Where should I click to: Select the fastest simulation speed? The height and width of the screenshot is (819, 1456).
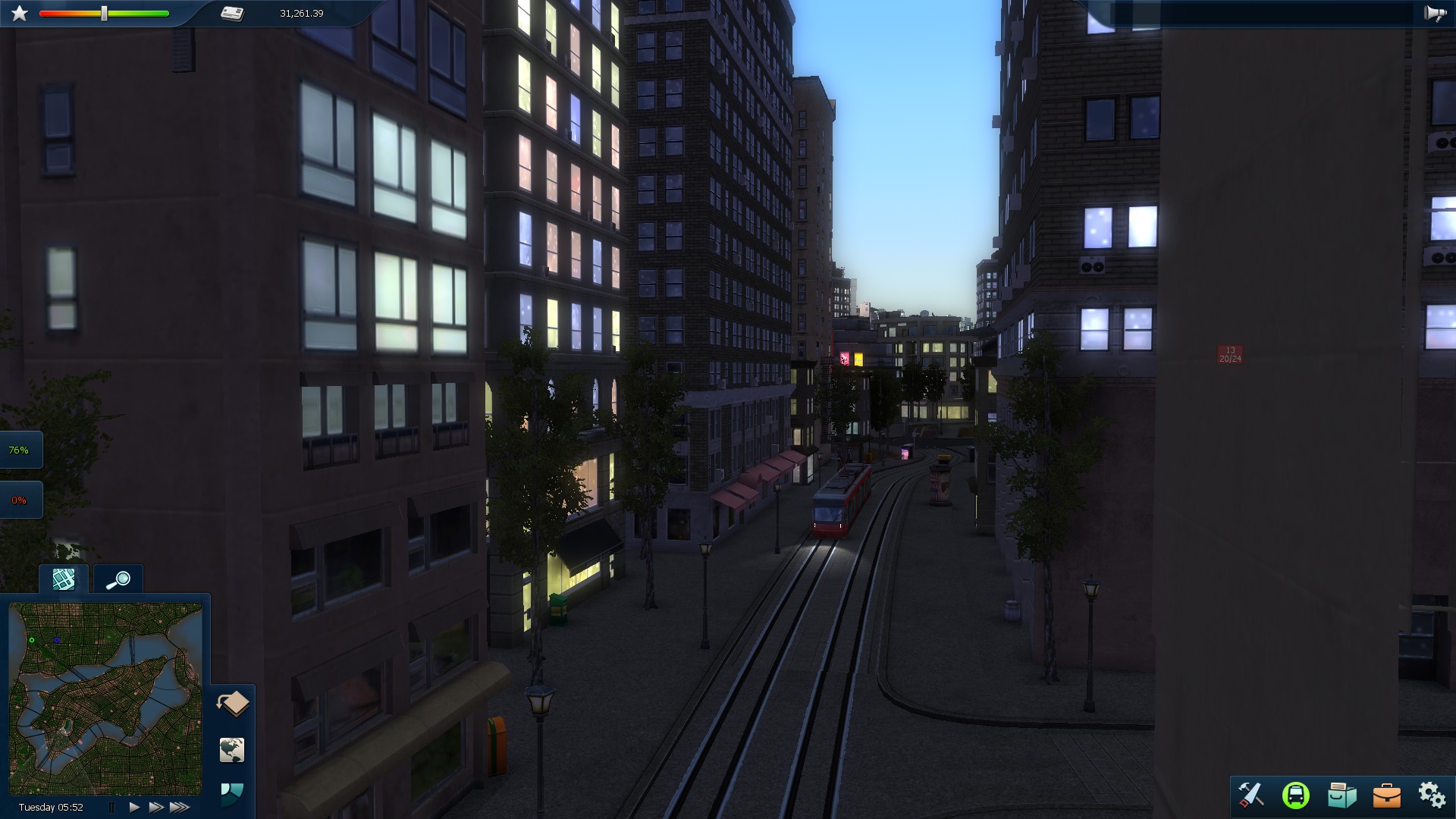[179, 808]
